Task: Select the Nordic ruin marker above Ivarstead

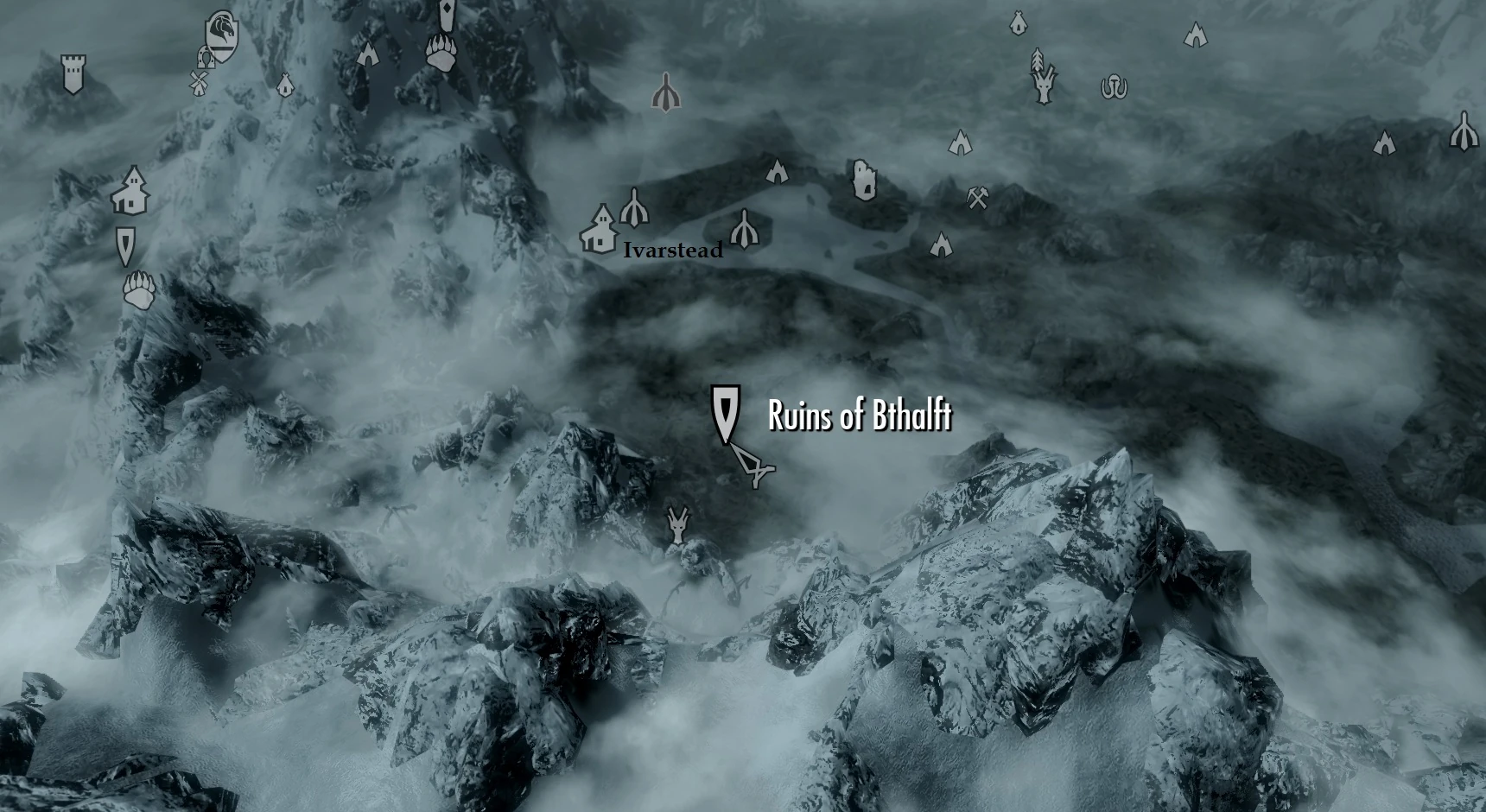Action: 665,92
